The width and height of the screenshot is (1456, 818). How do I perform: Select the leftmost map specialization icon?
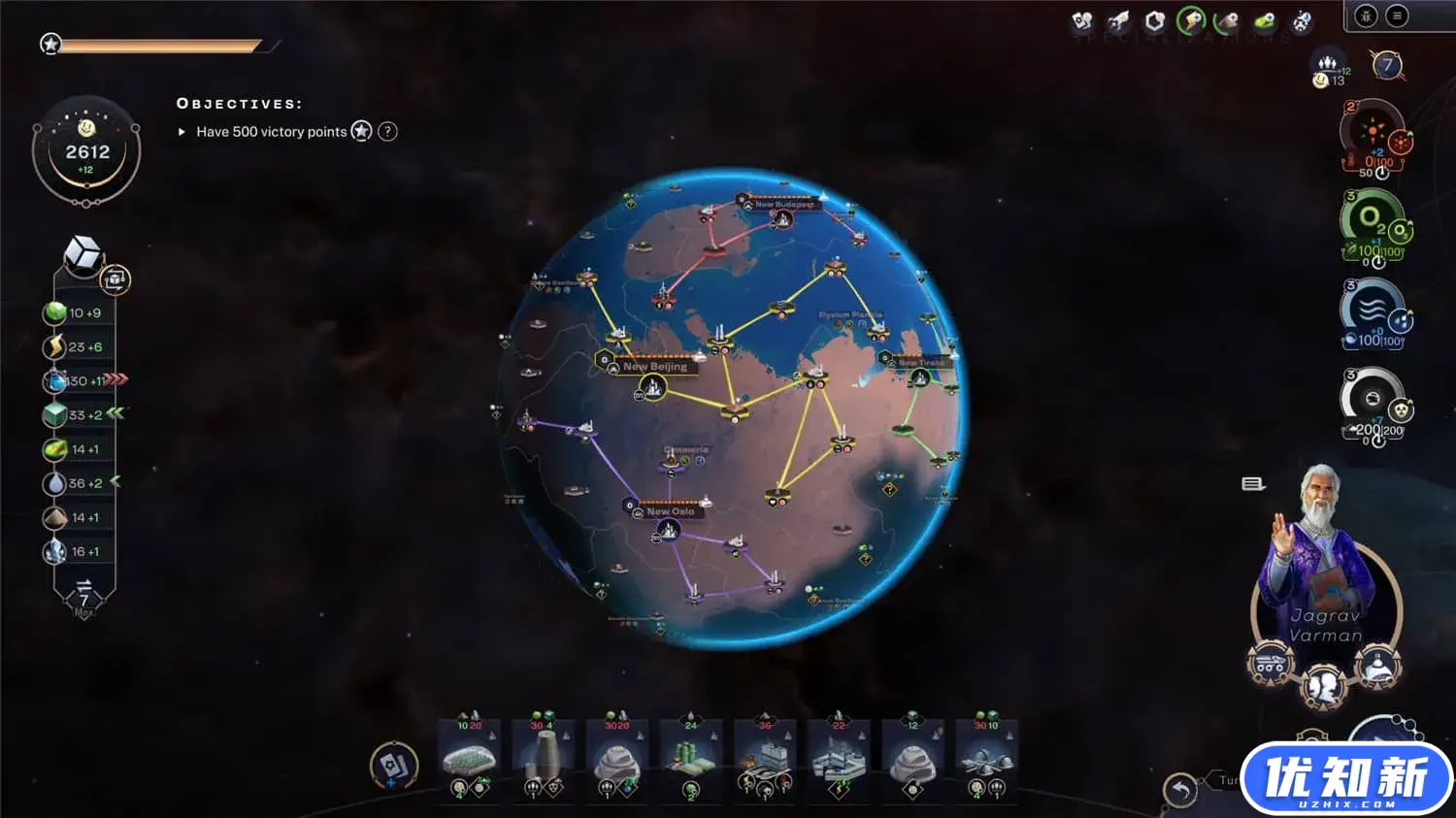click(x=1084, y=21)
